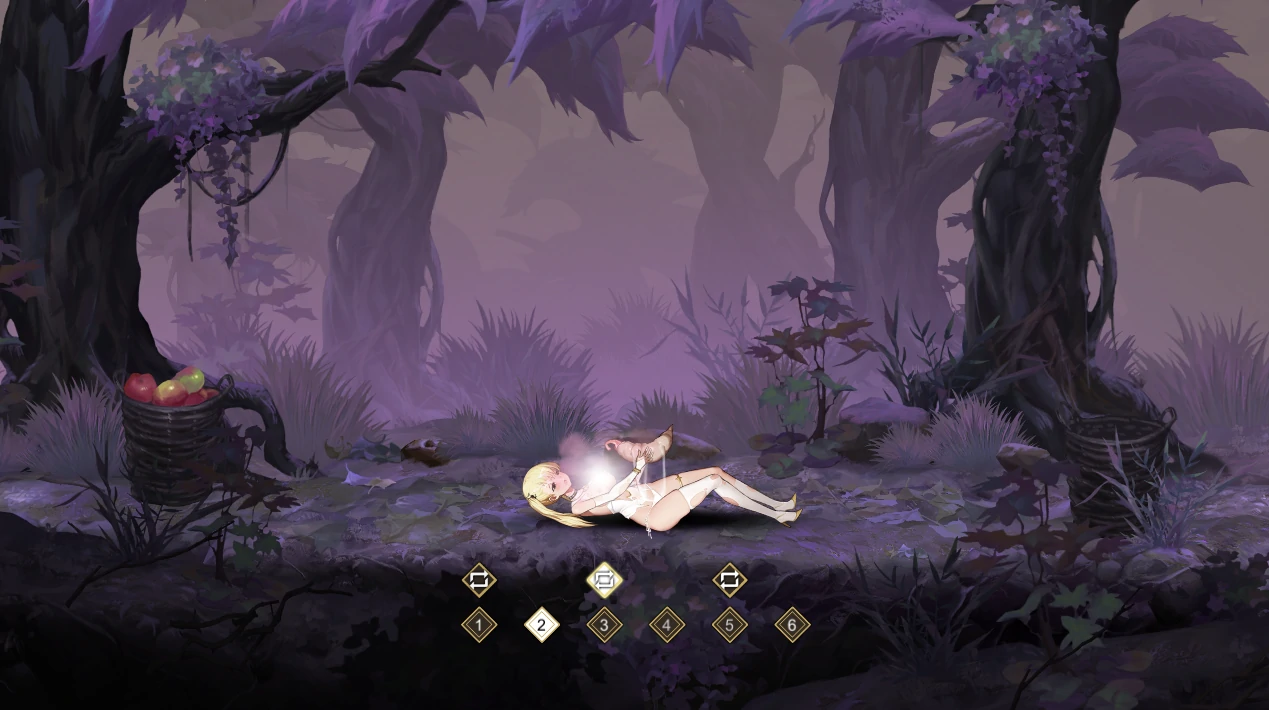Select the number 1 diamond button
The width and height of the screenshot is (1269, 710).
pos(479,626)
